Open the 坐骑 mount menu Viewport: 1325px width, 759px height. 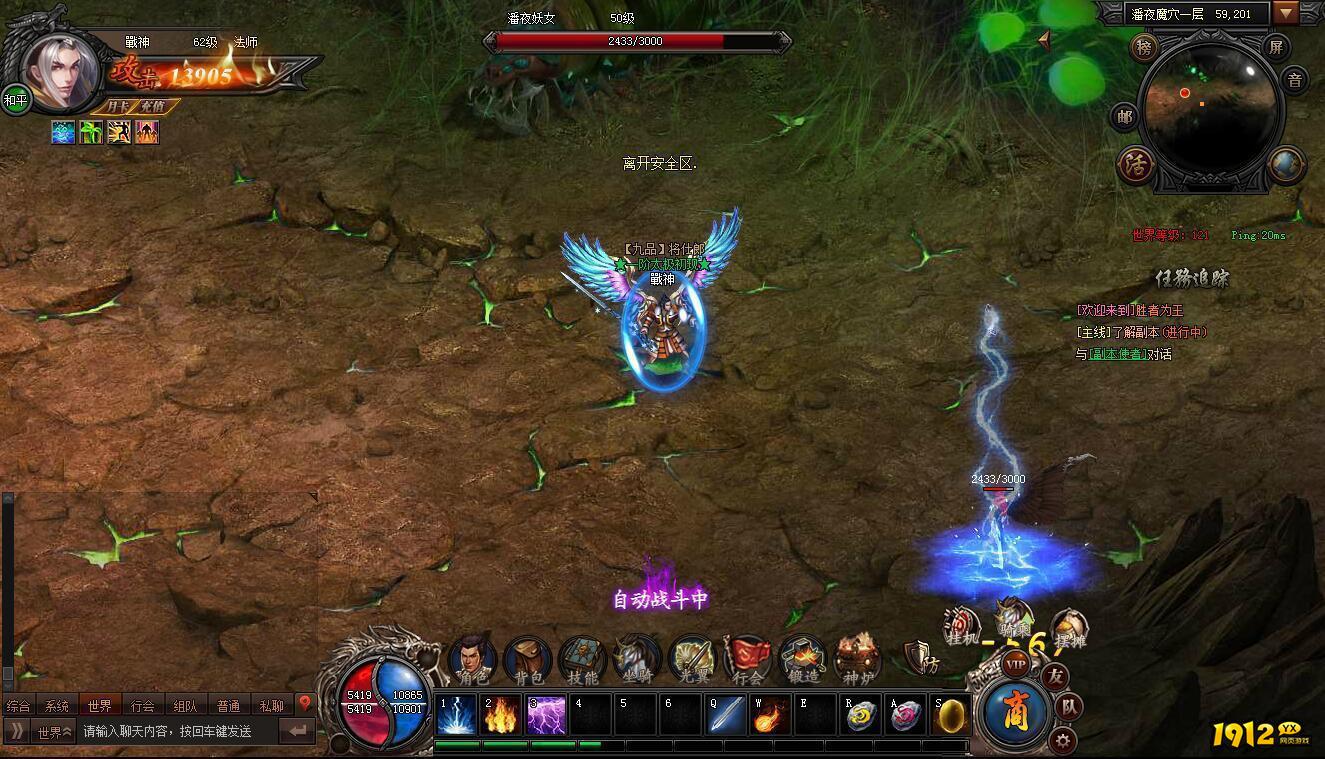637,658
